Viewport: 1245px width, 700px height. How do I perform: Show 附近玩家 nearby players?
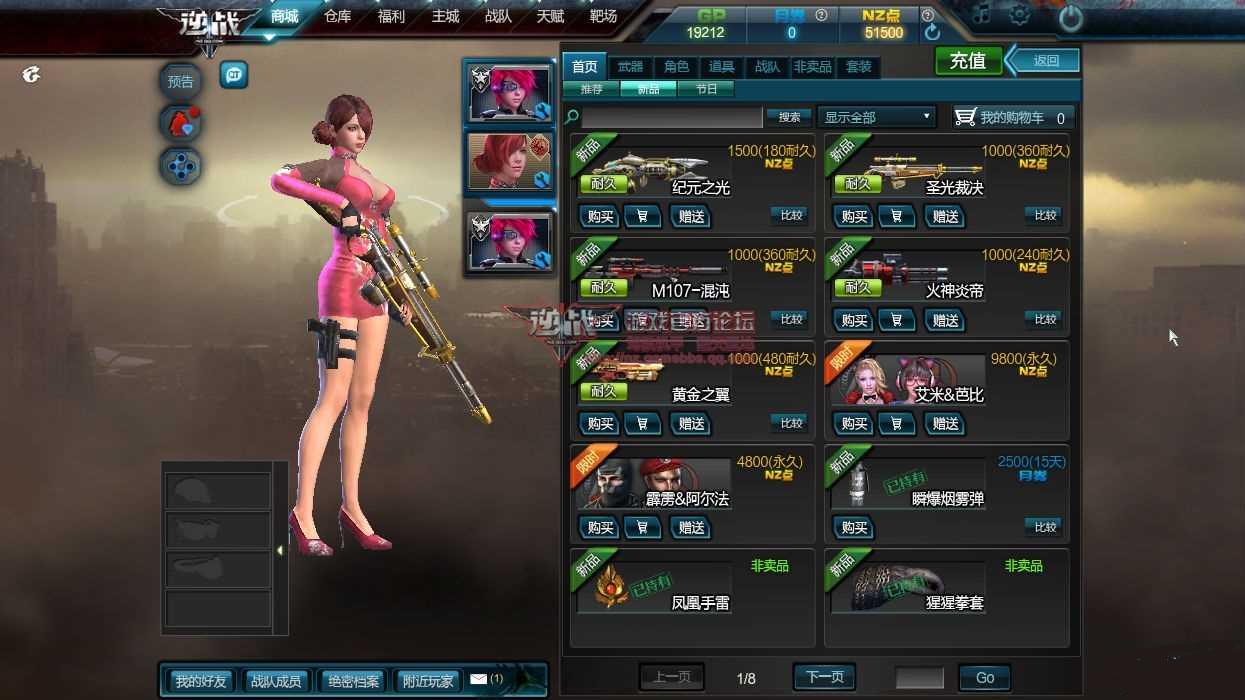[428, 681]
